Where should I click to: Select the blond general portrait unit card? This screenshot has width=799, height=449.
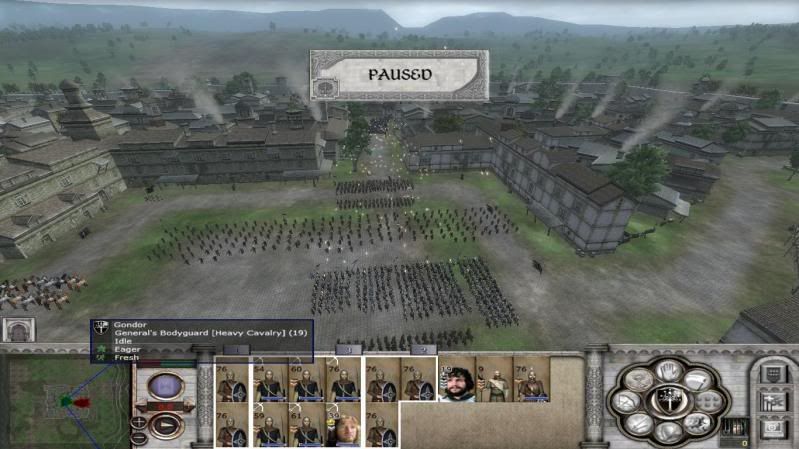pos(343,425)
